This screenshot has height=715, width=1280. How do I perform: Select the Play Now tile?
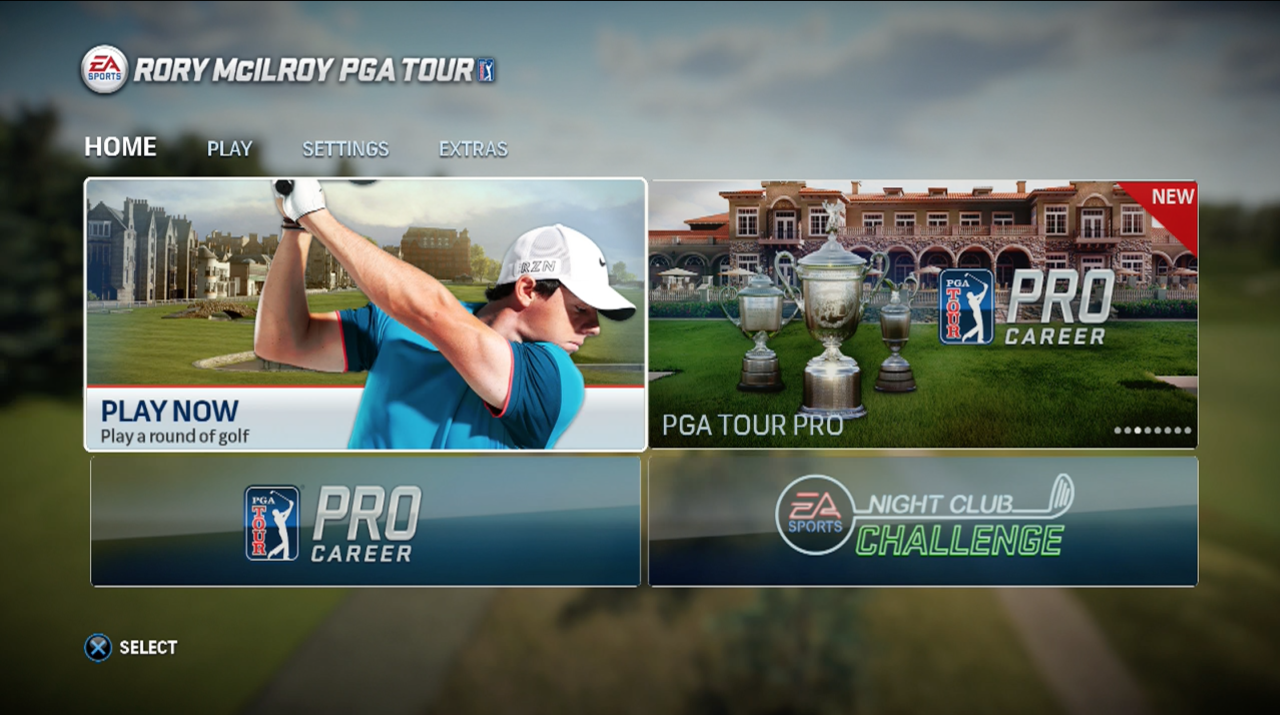[365, 314]
